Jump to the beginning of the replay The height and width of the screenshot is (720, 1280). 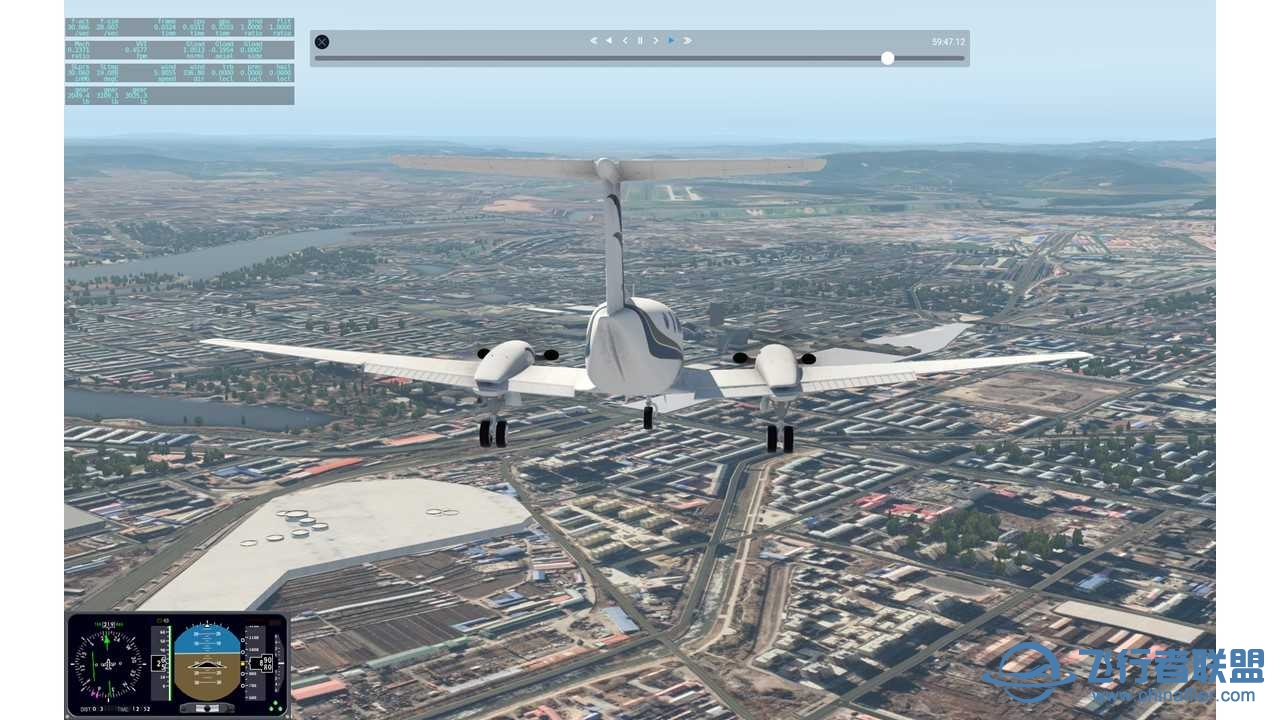595,40
